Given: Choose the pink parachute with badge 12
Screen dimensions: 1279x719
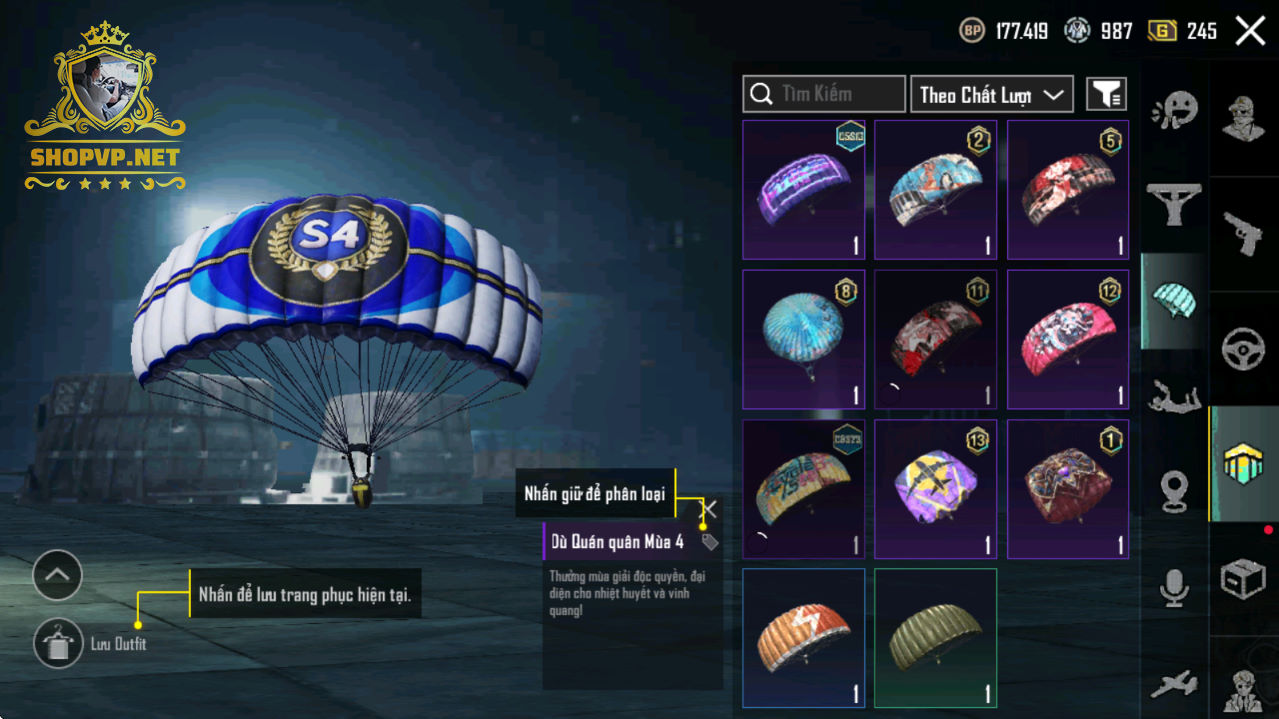Looking at the screenshot, I should (x=1068, y=339).
